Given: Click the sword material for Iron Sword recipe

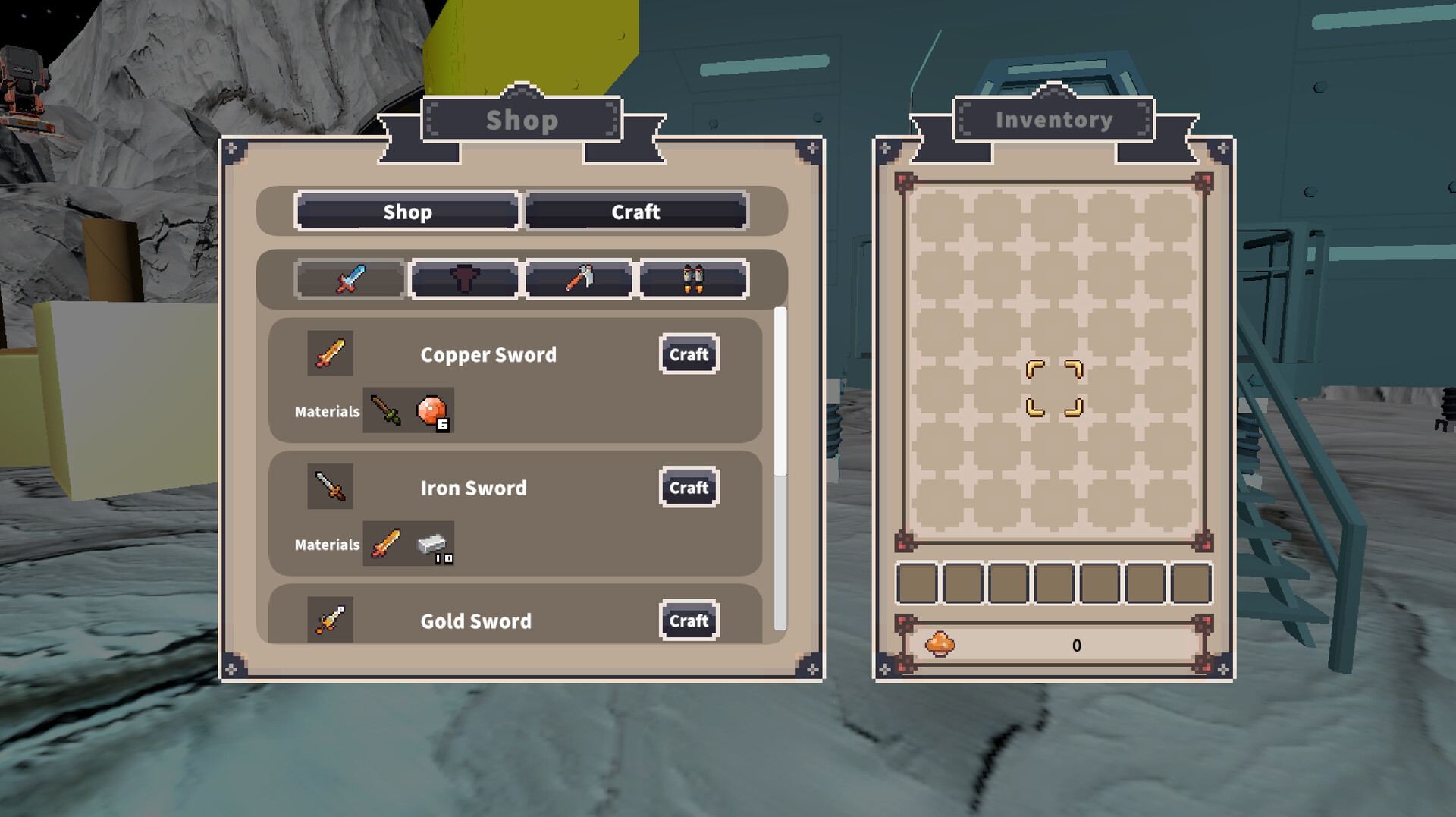Looking at the screenshot, I should [386, 543].
